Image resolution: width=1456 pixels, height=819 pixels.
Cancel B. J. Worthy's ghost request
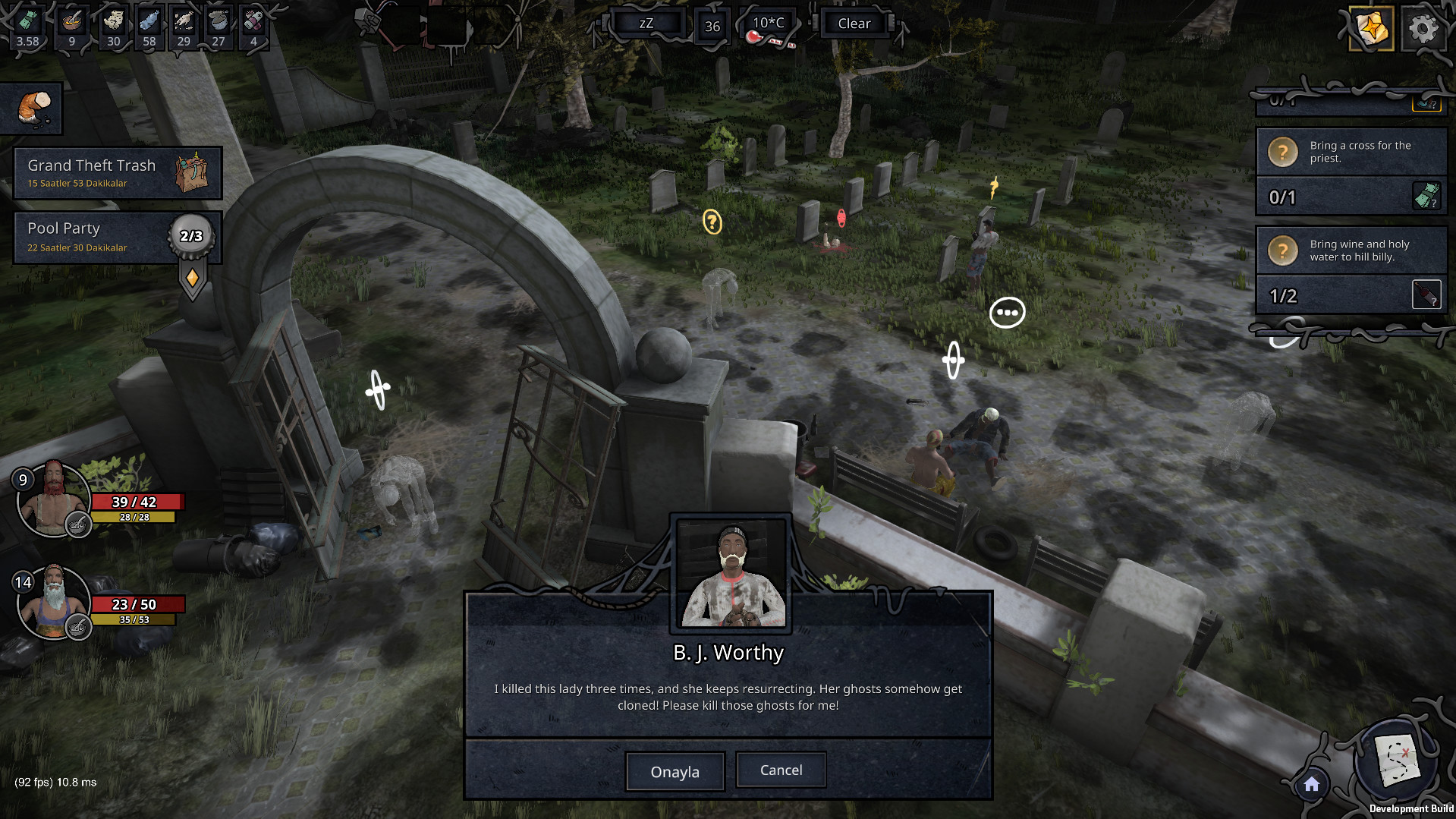point(780,769)
